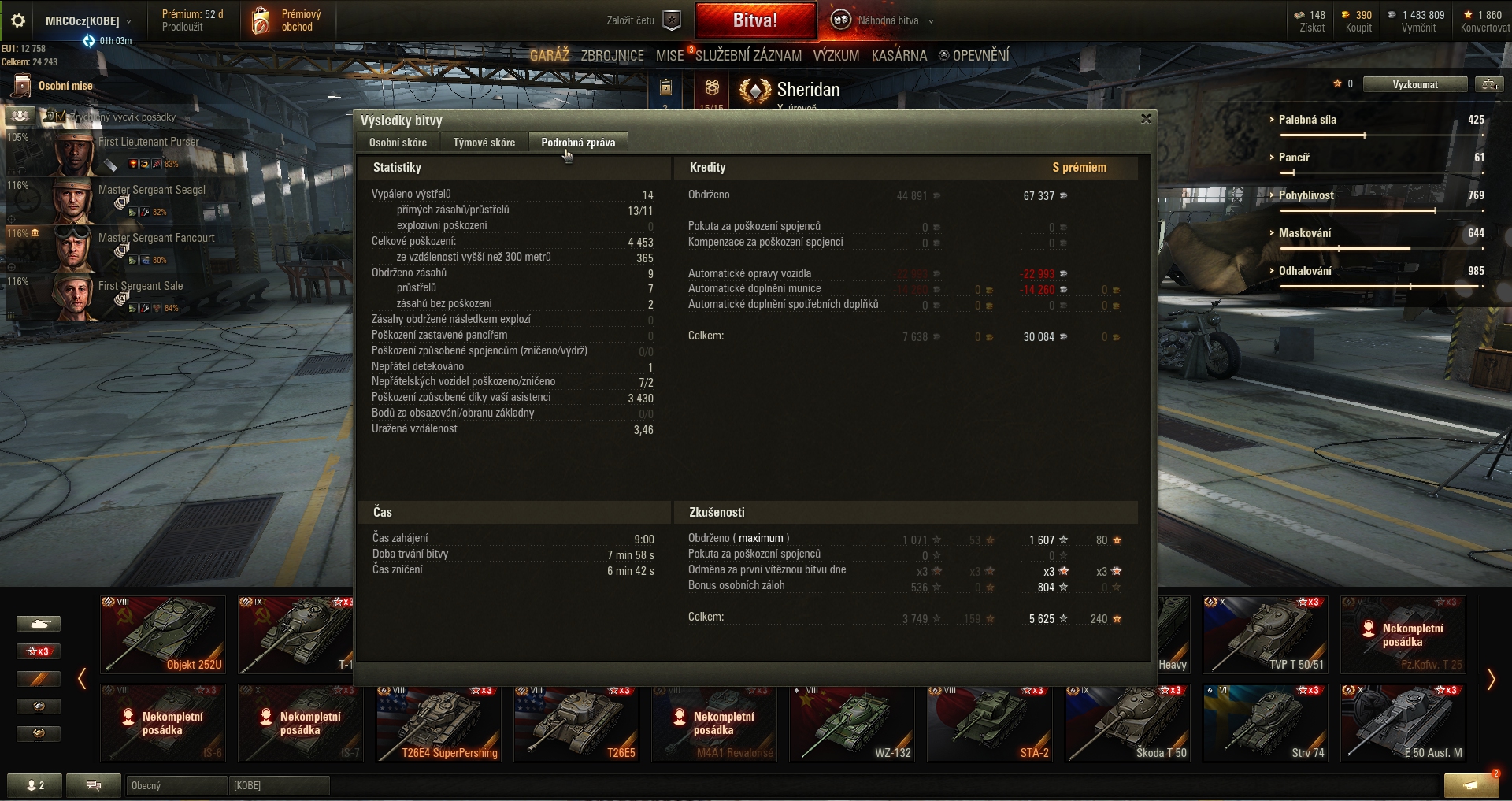This screenshot has width=1512, height=801.
Task: Open the Prémiový obchod shop
Action: tap(287, 21)
